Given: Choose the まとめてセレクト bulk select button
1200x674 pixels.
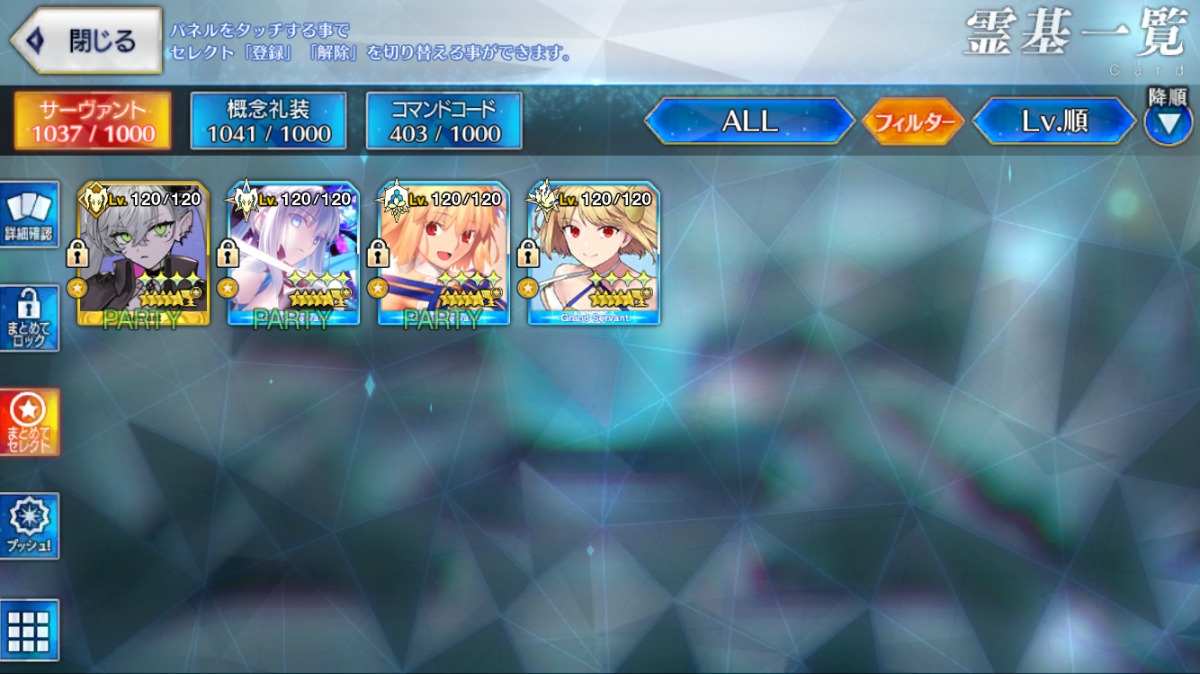Looking at the screenshot, I should click(29, 422).
